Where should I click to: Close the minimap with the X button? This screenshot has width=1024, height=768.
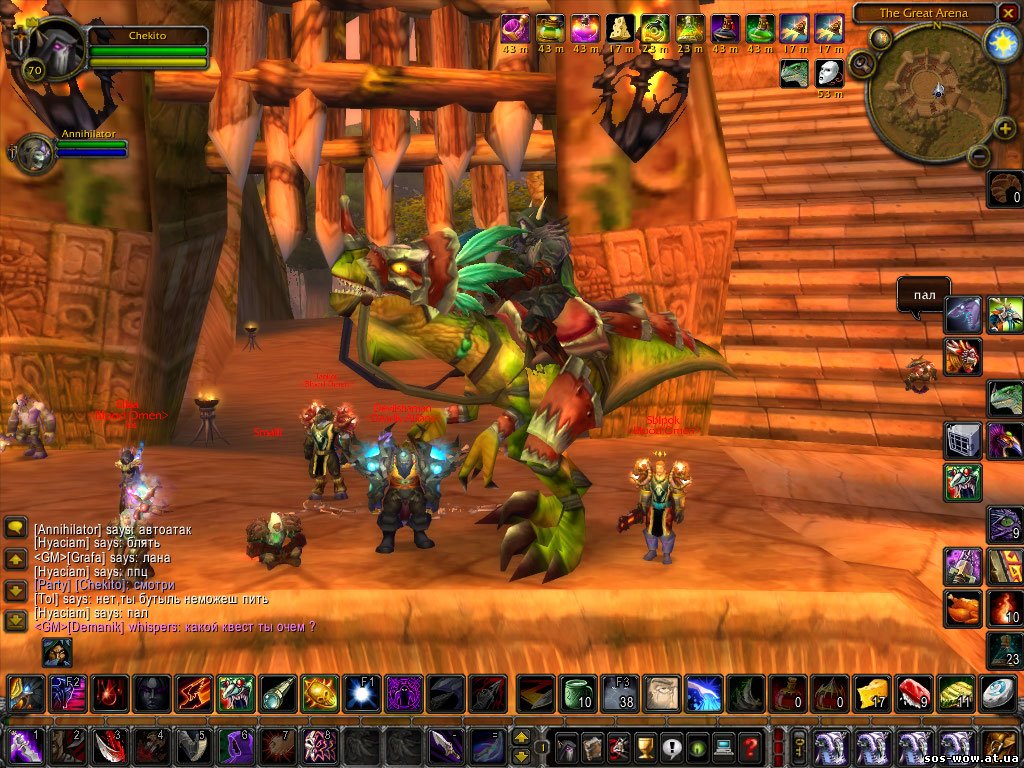pos(1008,13)
